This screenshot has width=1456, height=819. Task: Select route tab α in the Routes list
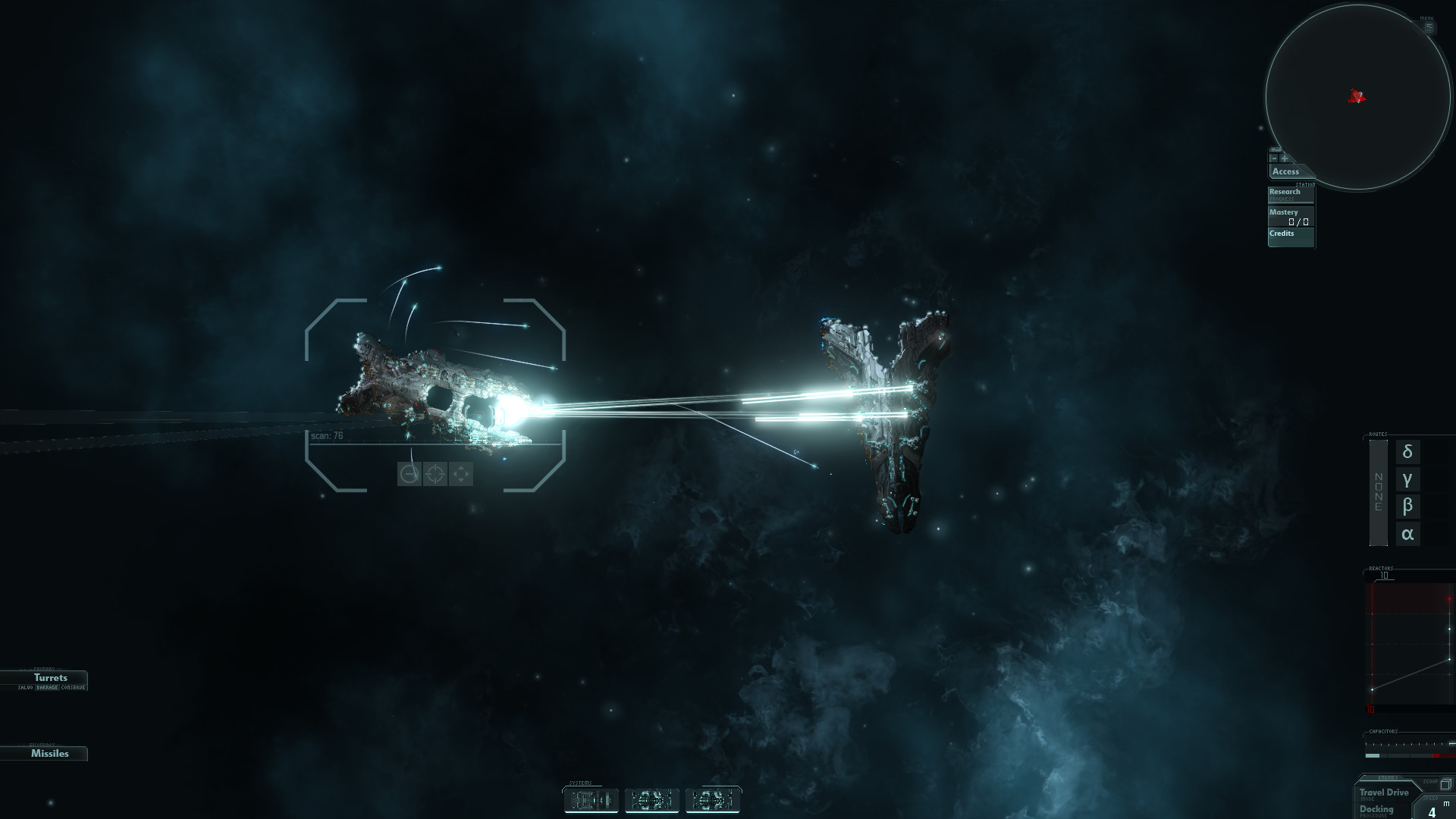[x=1407, y=533]
